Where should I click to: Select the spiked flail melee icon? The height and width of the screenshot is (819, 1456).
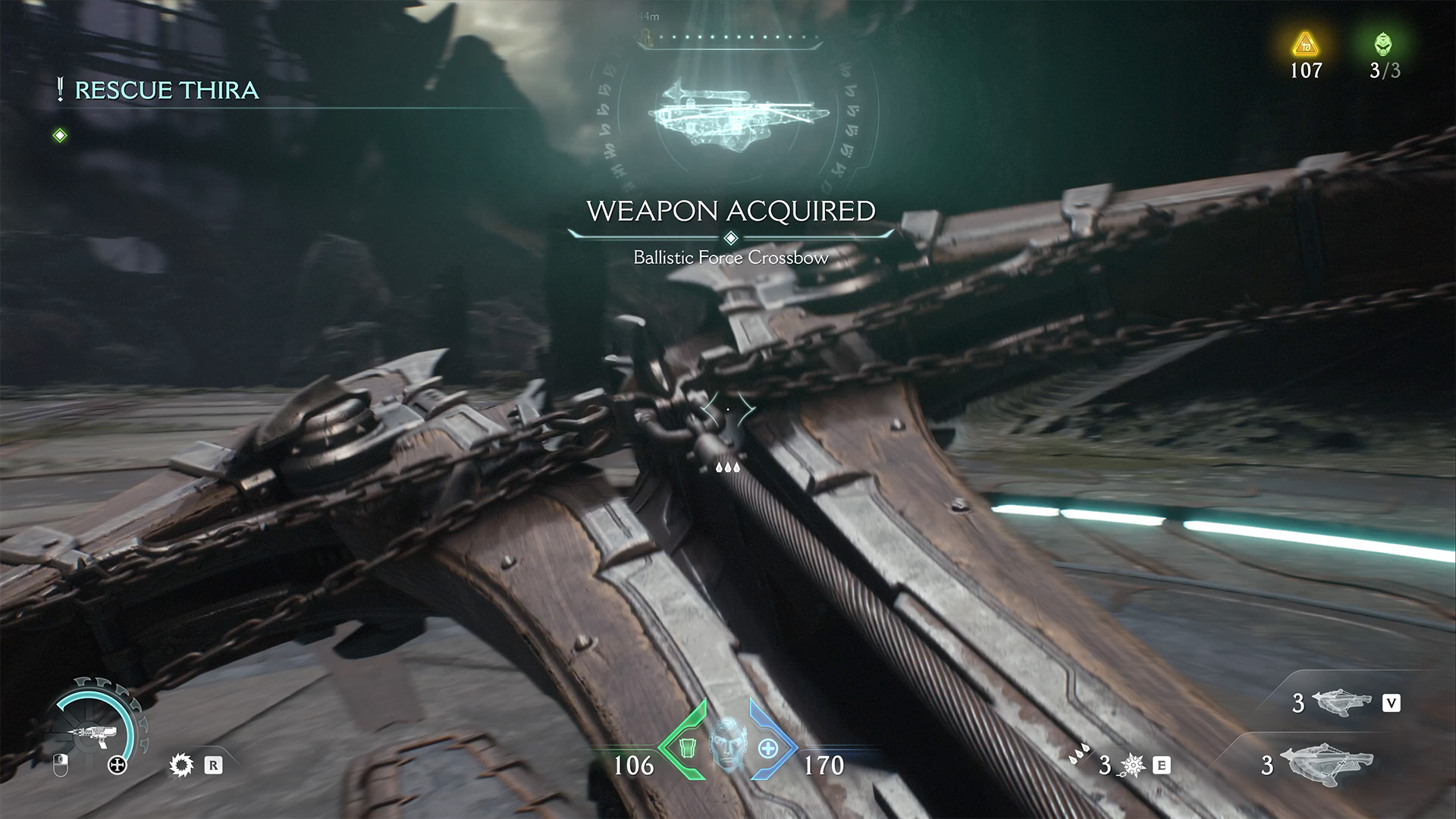click(1133, 765)
